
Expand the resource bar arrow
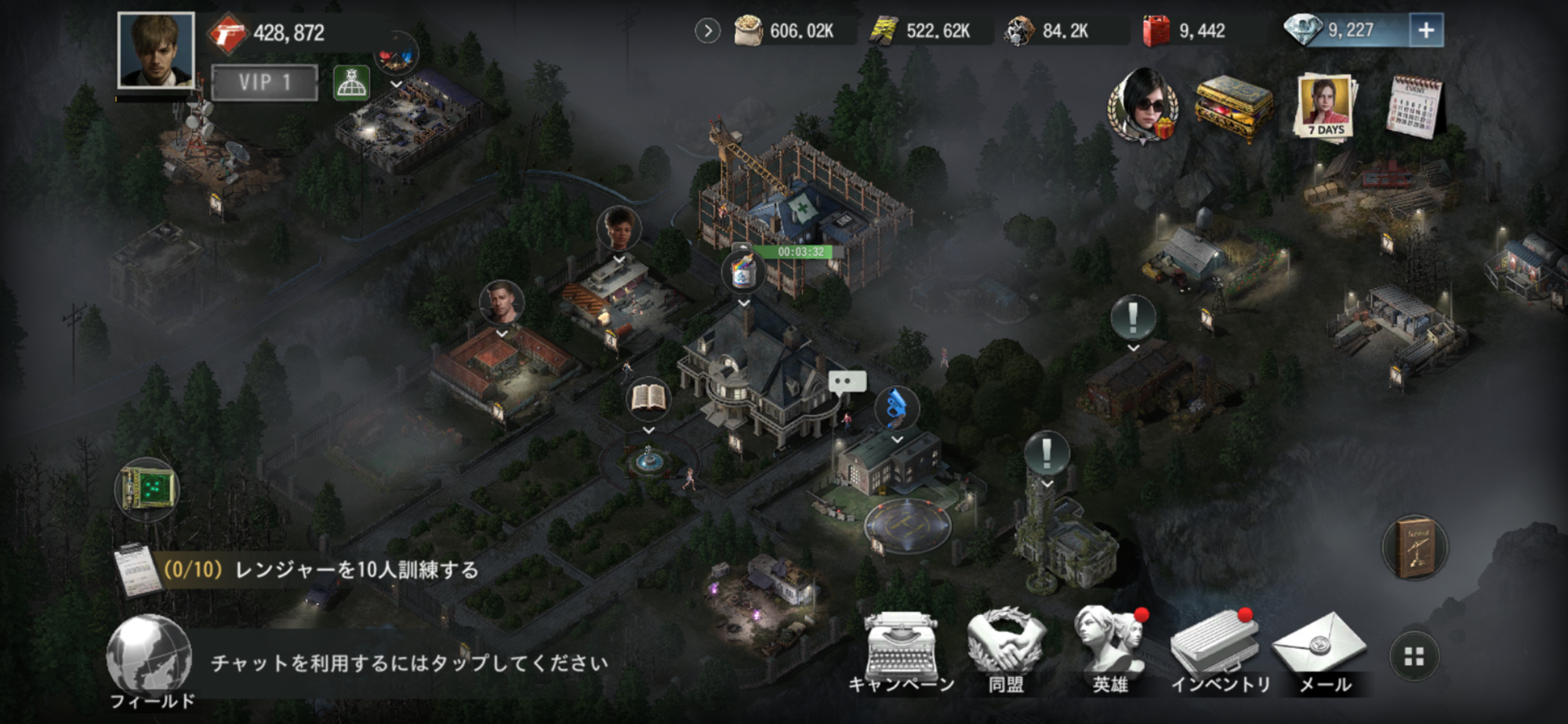[x=707, y=31]
